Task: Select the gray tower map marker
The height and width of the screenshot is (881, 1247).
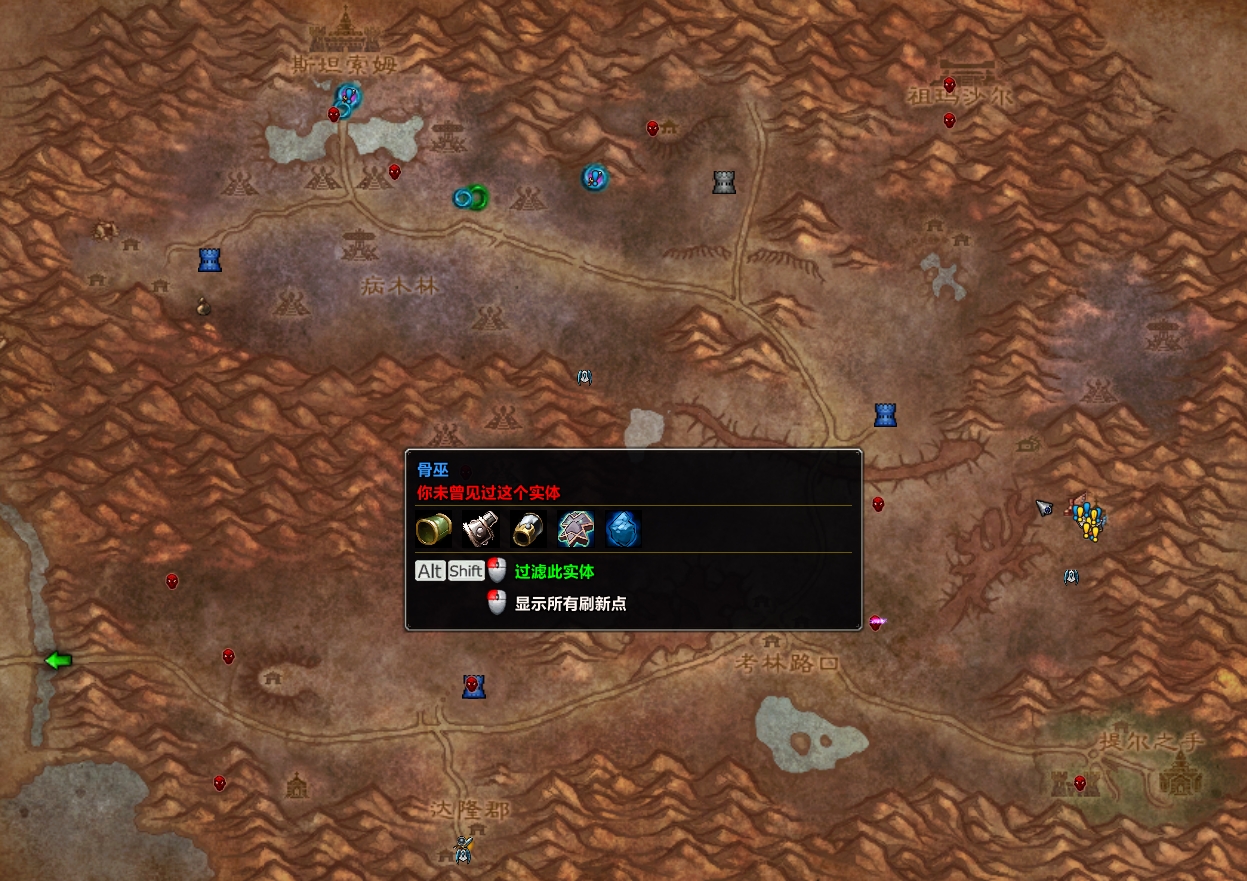Action: point(724,182)
